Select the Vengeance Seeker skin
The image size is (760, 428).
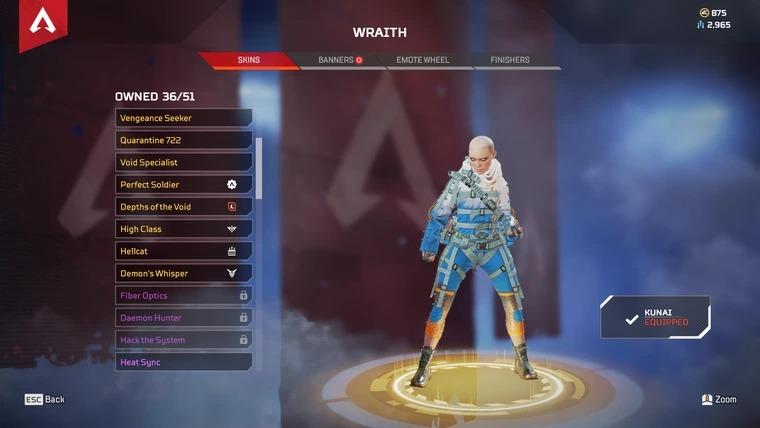click(183, 118)
